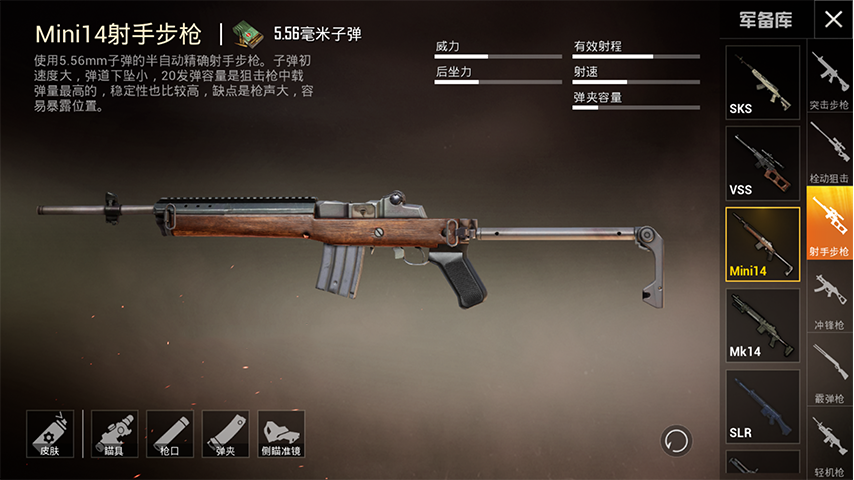
Task: Close the armory screen
Action: (832, 19)
